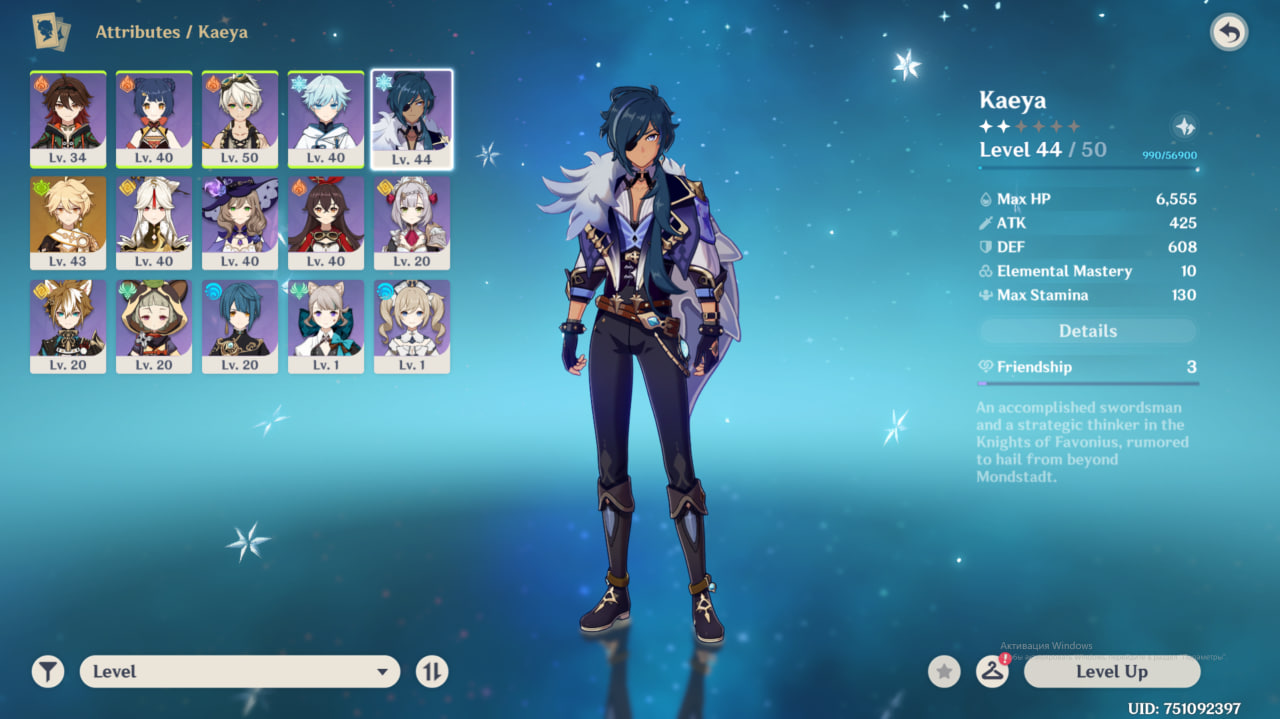Image resolution: width=1280 pixels, height=719 pixels.
Task: Select the Lv. 50 Bennett portrait
Action: (240, 119)
